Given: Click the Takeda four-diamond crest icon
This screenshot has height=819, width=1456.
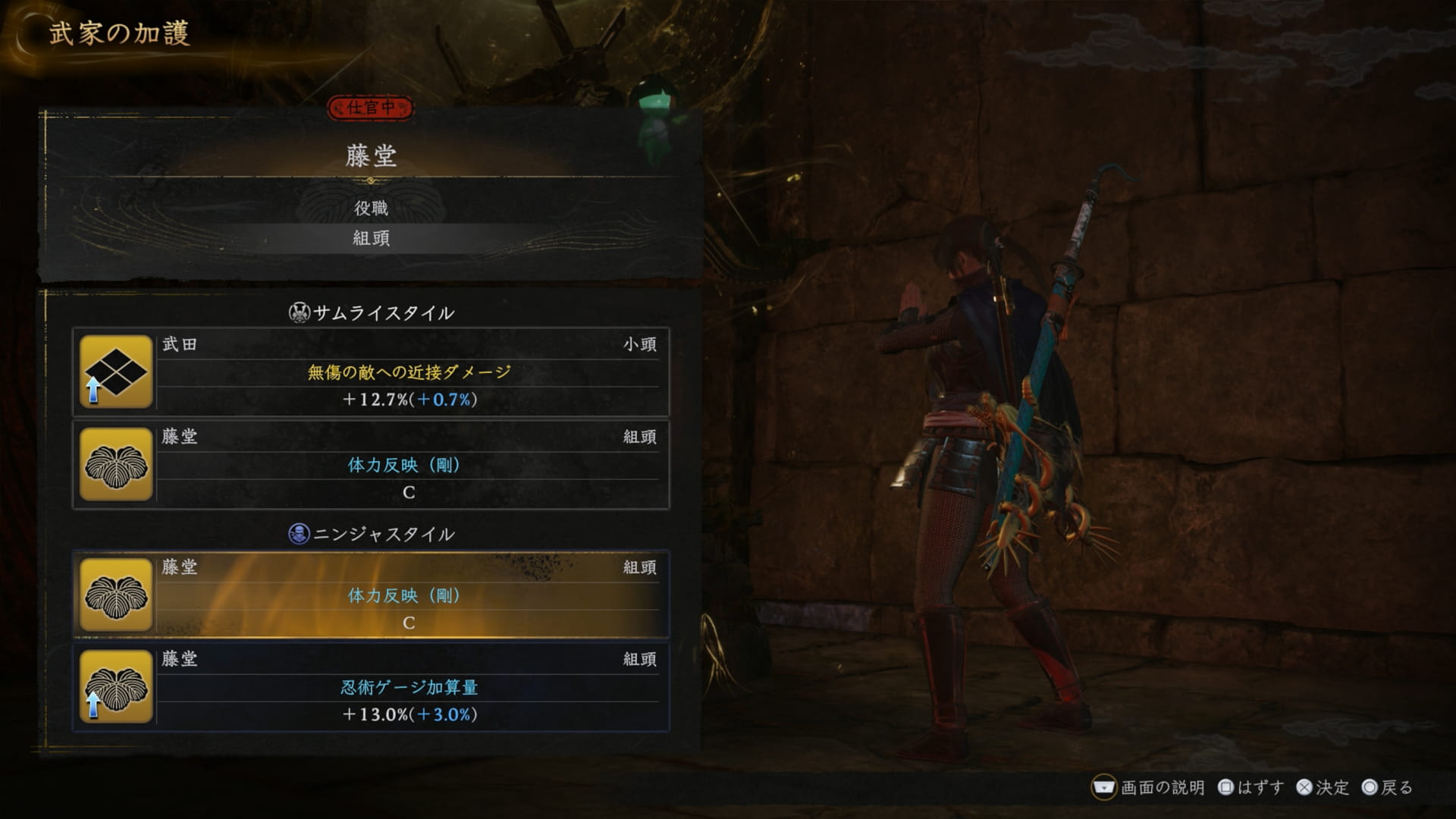Looking at the screenshot, I should (x=116, y=372).
